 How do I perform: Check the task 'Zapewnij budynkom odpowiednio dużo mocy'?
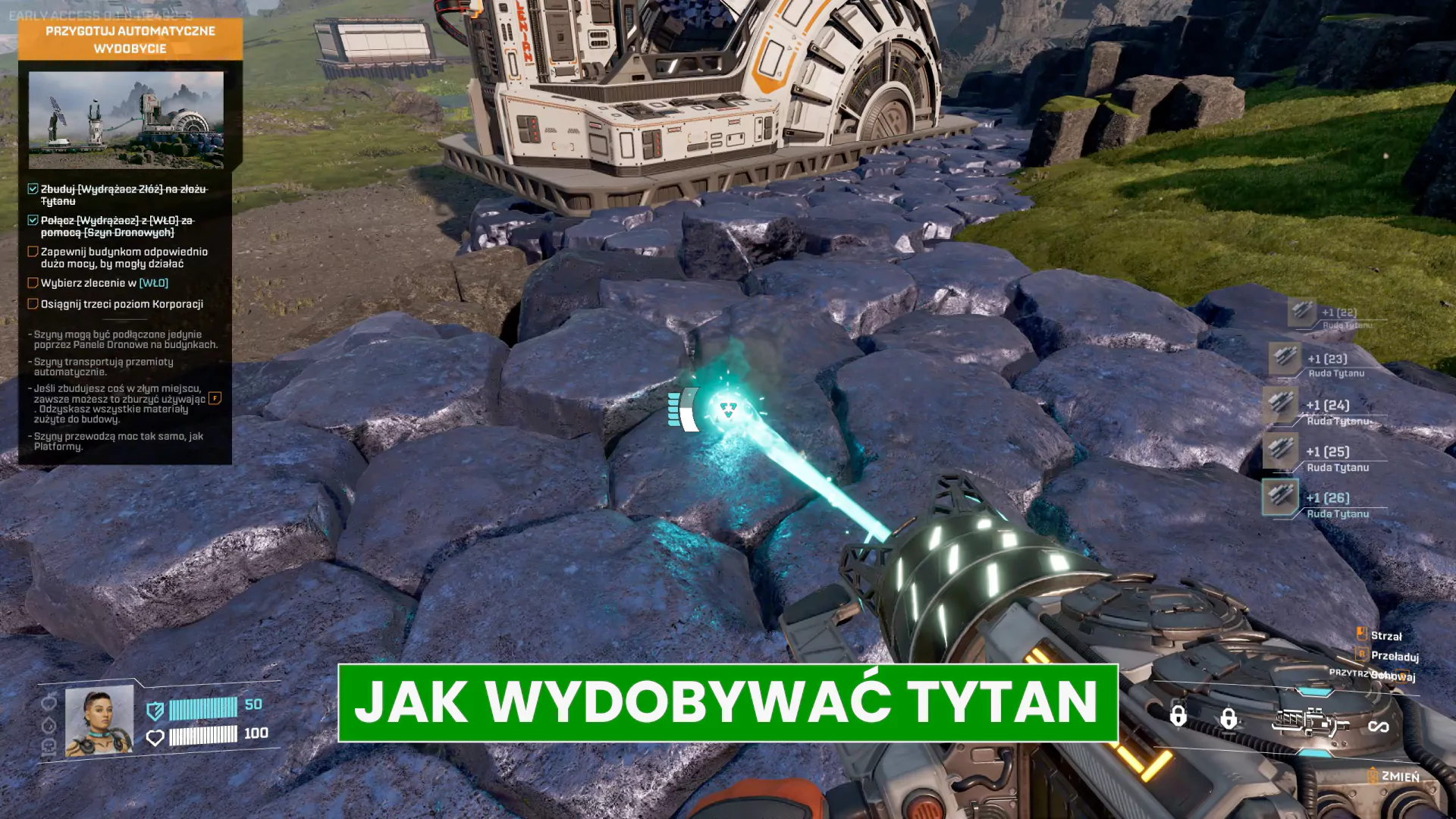pyautogui.click(x=31, y=253)
